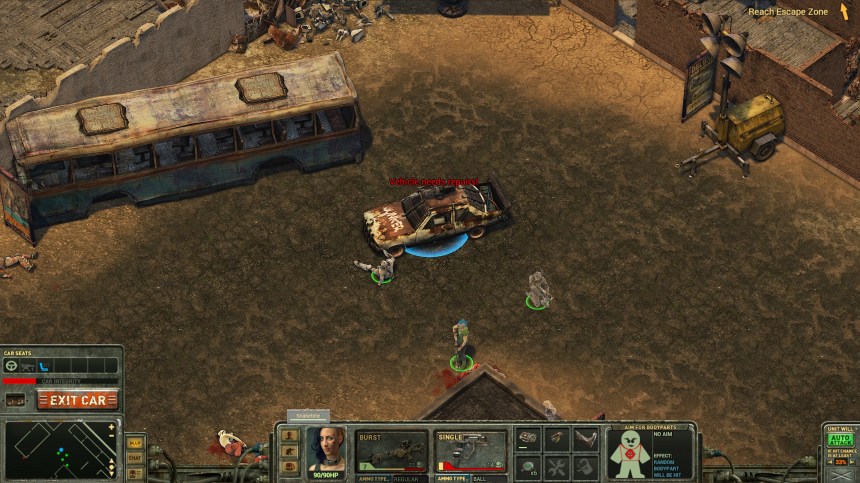Choose the Burst weapon slot
Image resolution: width=860 pixels, height=483 pixels.
[x=392, y=452]
